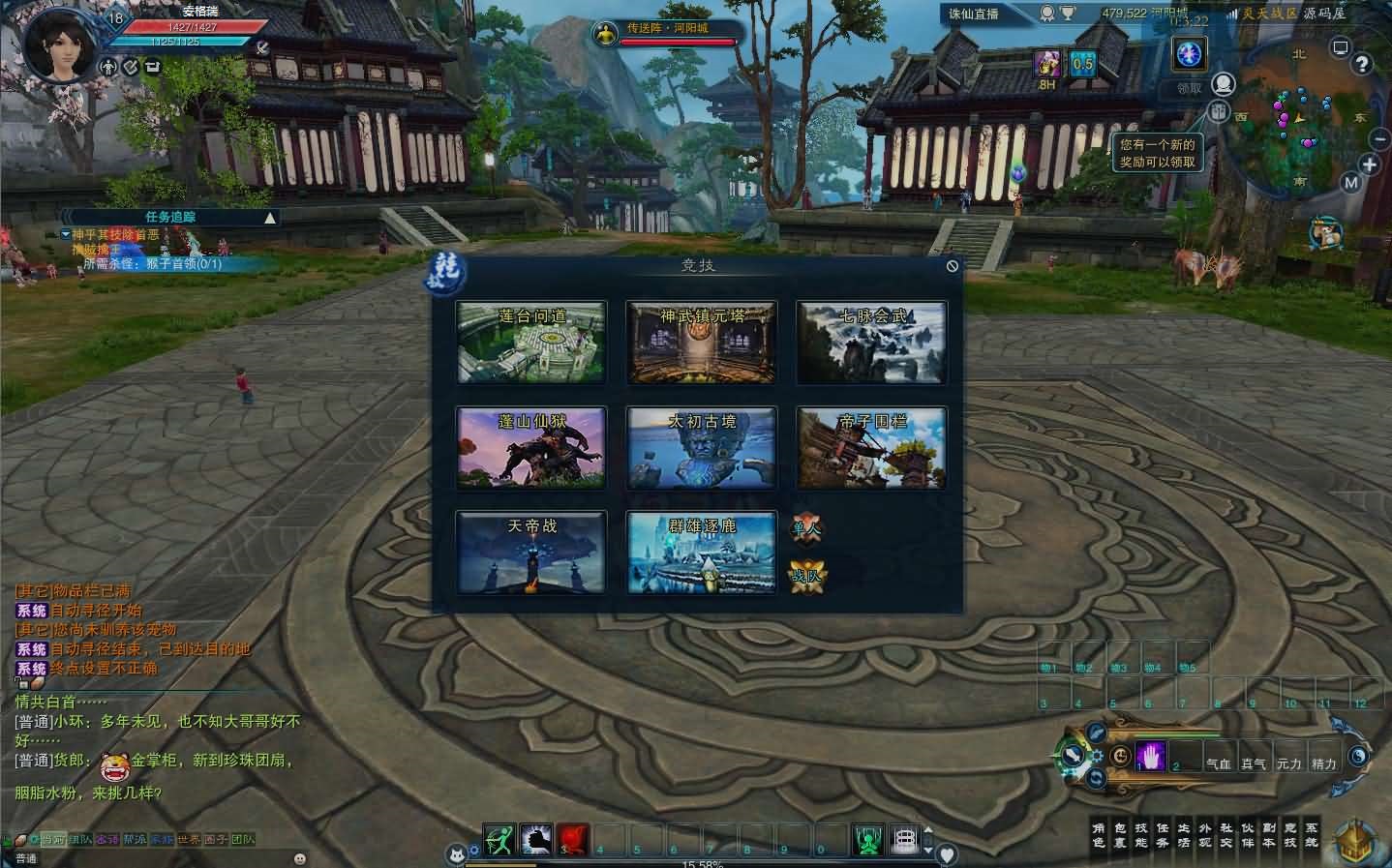Open the 角色 (Character) panel icon

1097,838
